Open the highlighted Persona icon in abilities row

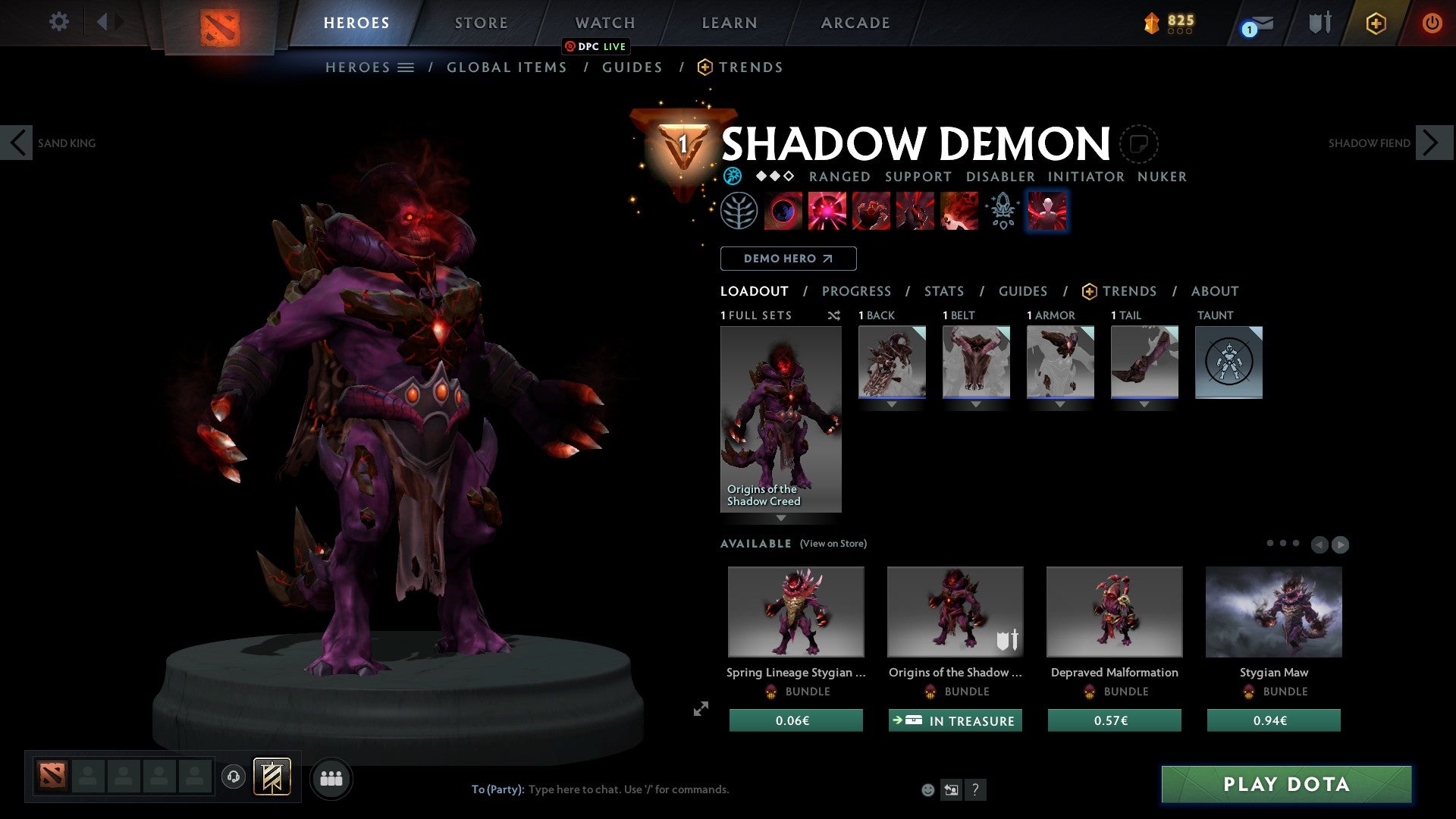(x=1047, y=212)
